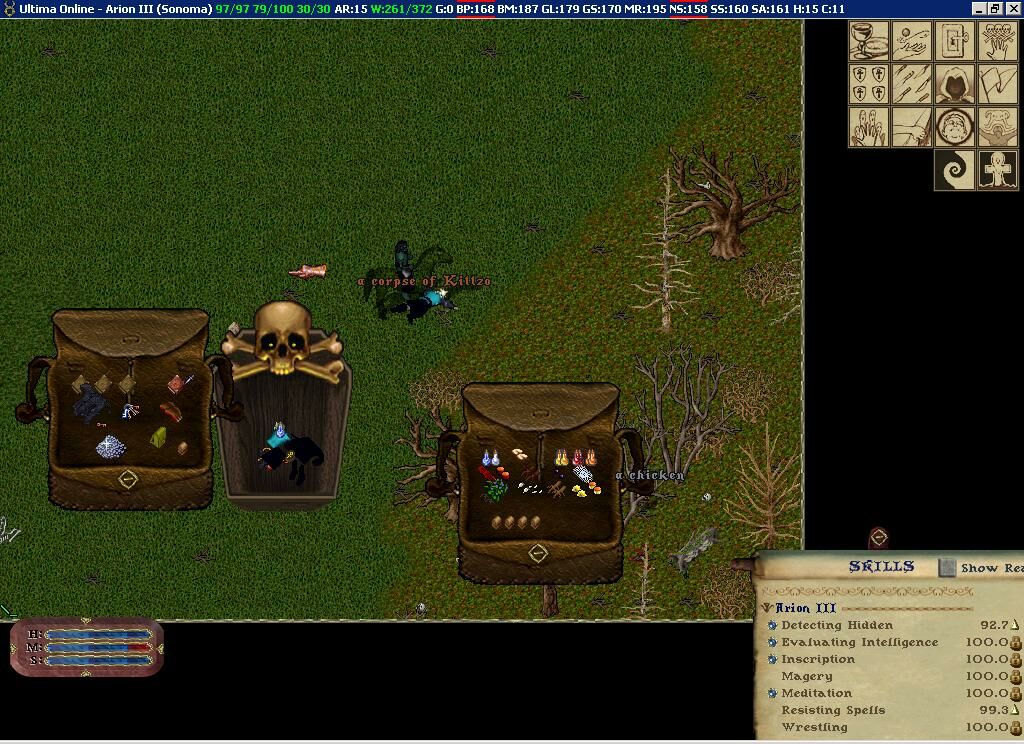Click the waving flag spell icon

click(998, 84)
